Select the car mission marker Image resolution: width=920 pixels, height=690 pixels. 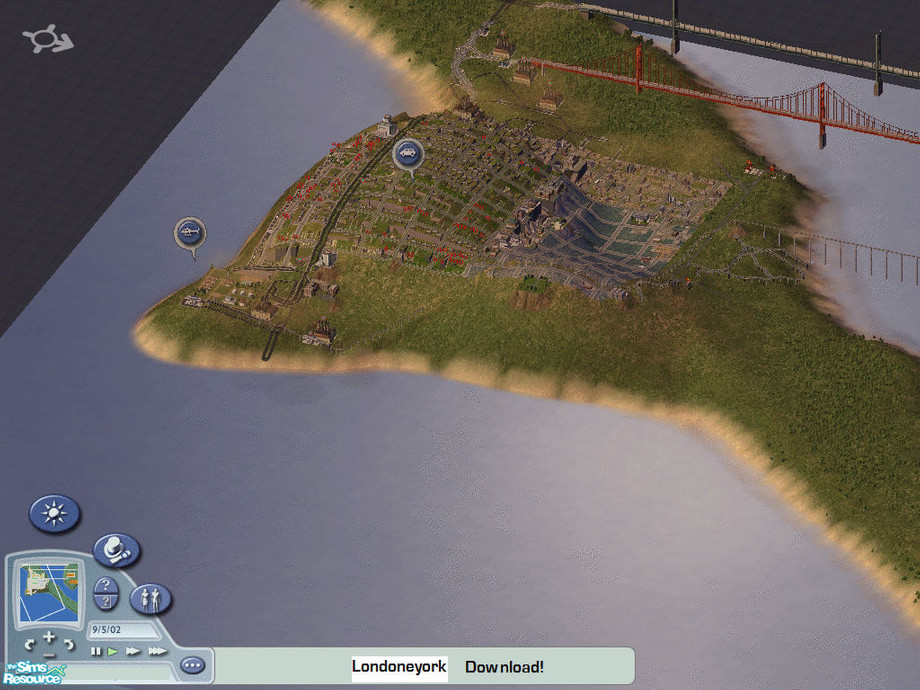pyautogui.click(x=407, y=153)
